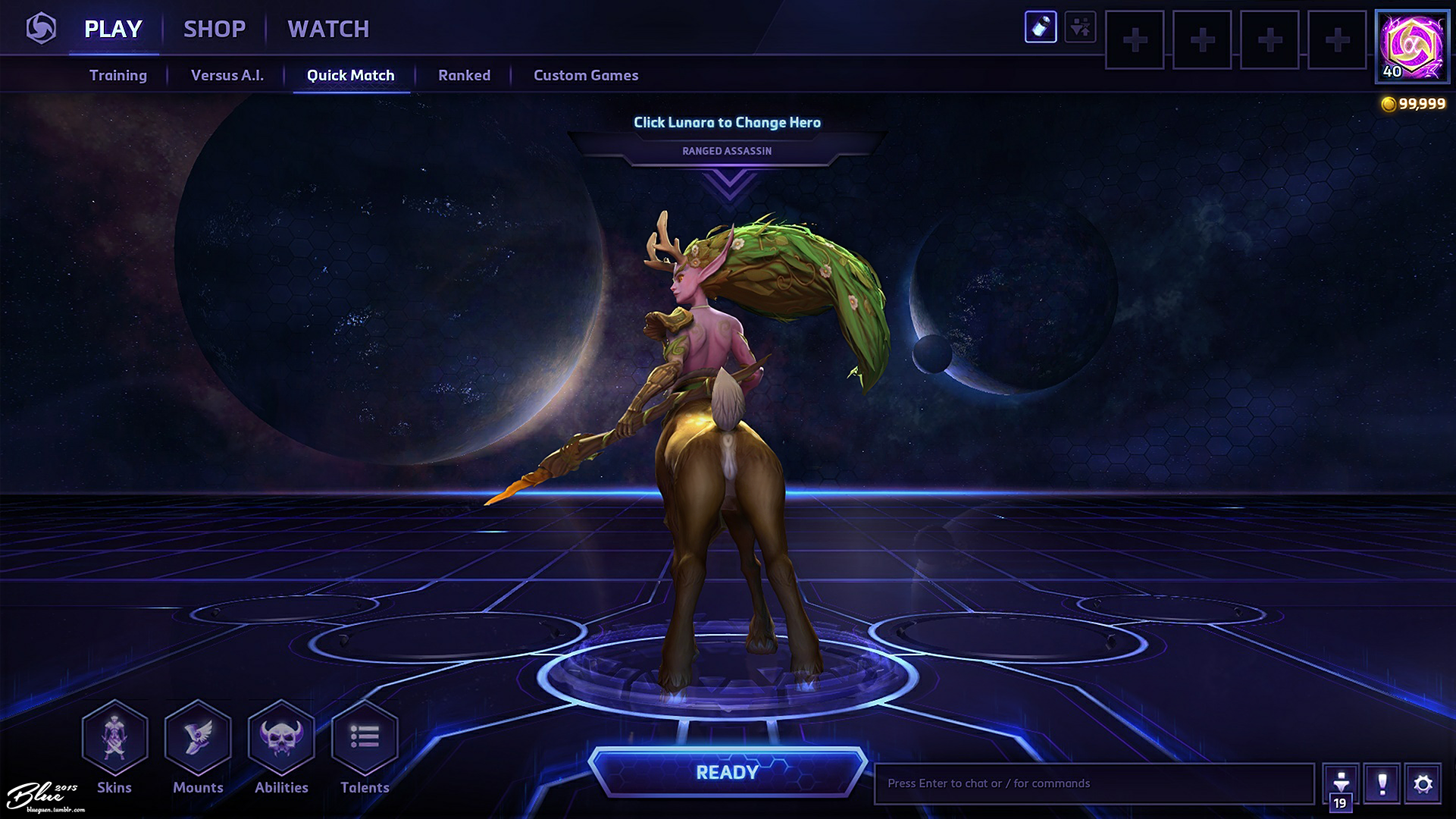Open the player profile portrait
The image size is (1456, 819).
pos(1411,45)
